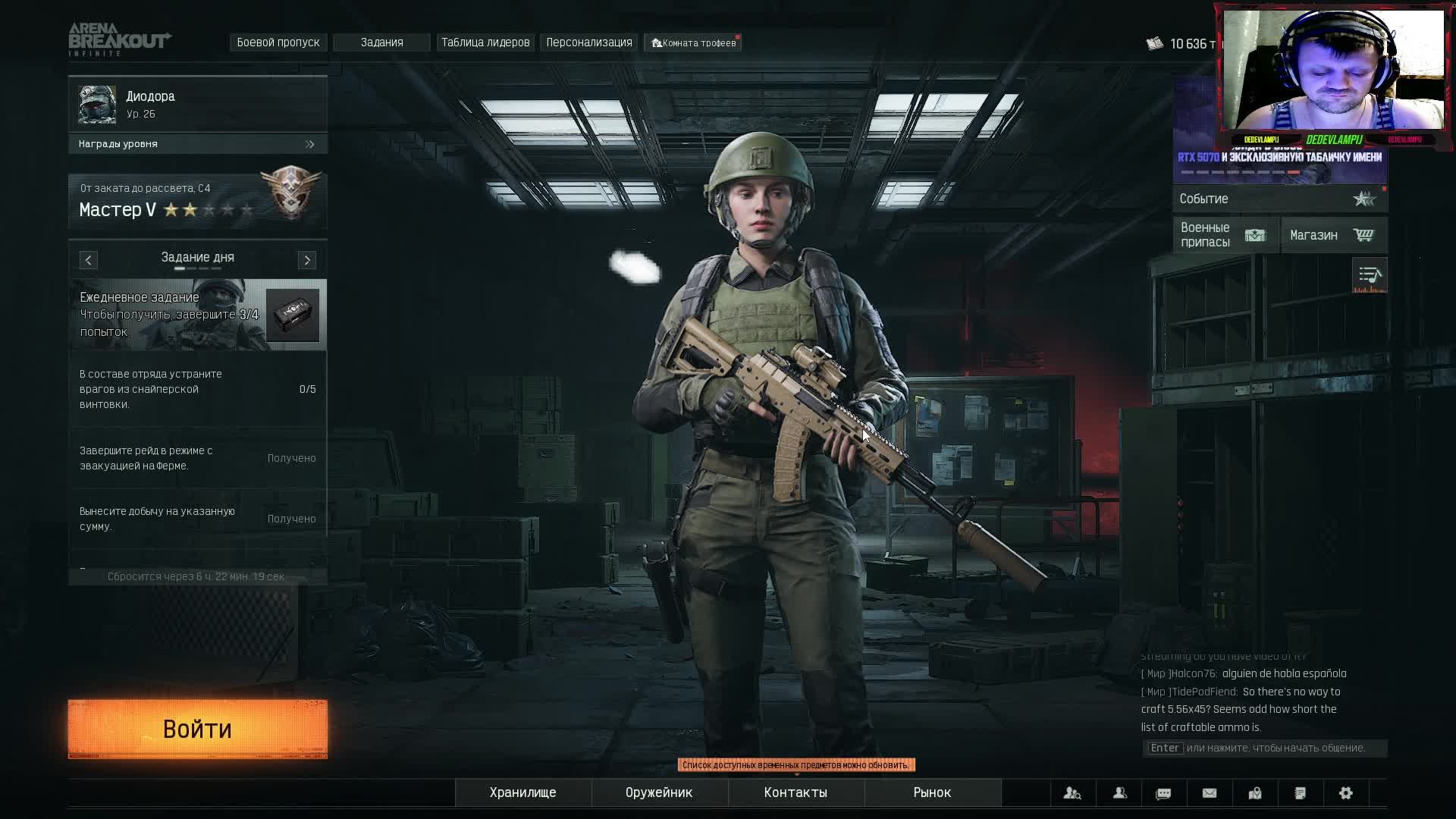Click the big orange Войти button

tap(197, 729)
